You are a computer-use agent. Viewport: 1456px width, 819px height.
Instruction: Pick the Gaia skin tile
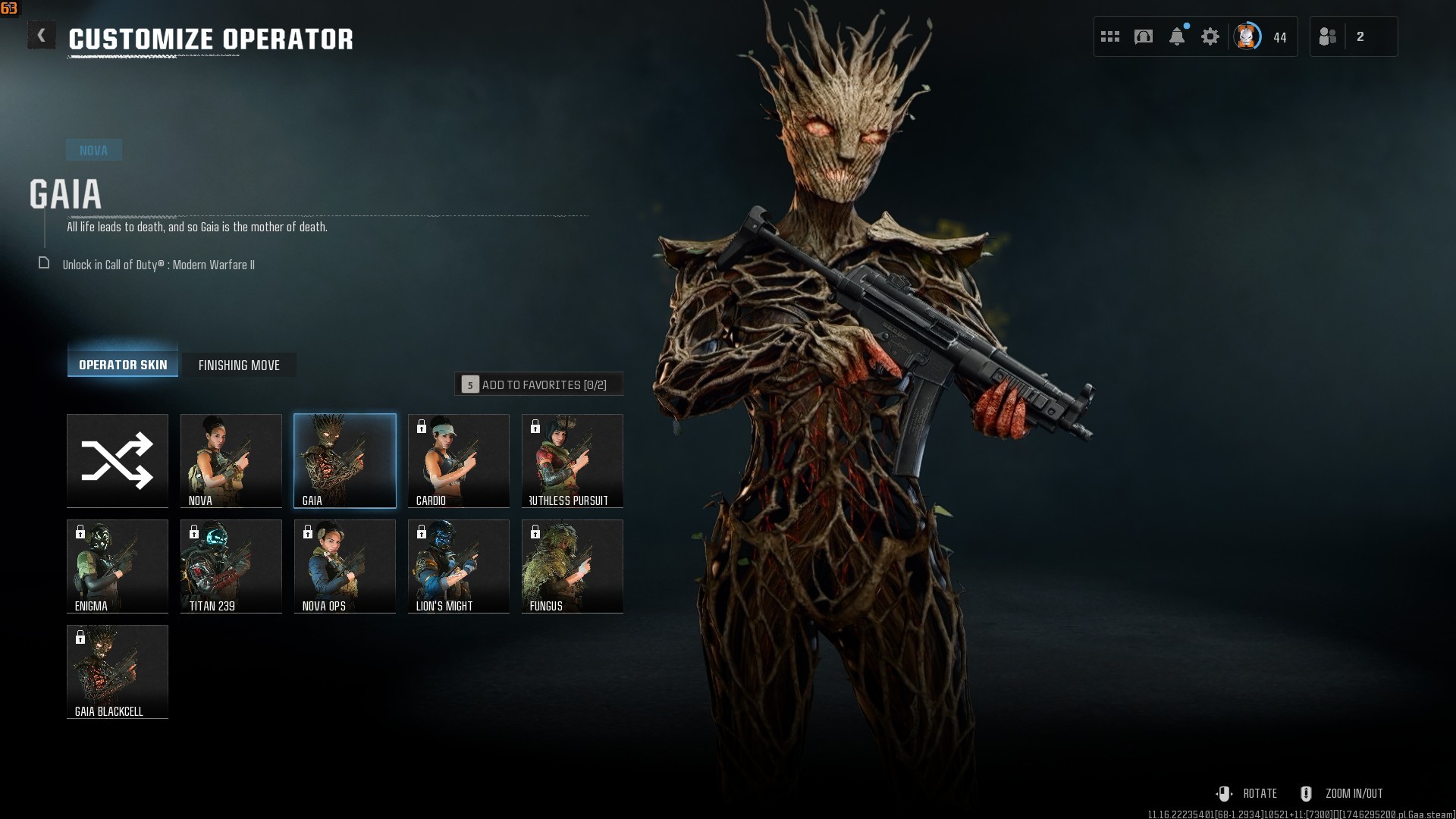345,460
